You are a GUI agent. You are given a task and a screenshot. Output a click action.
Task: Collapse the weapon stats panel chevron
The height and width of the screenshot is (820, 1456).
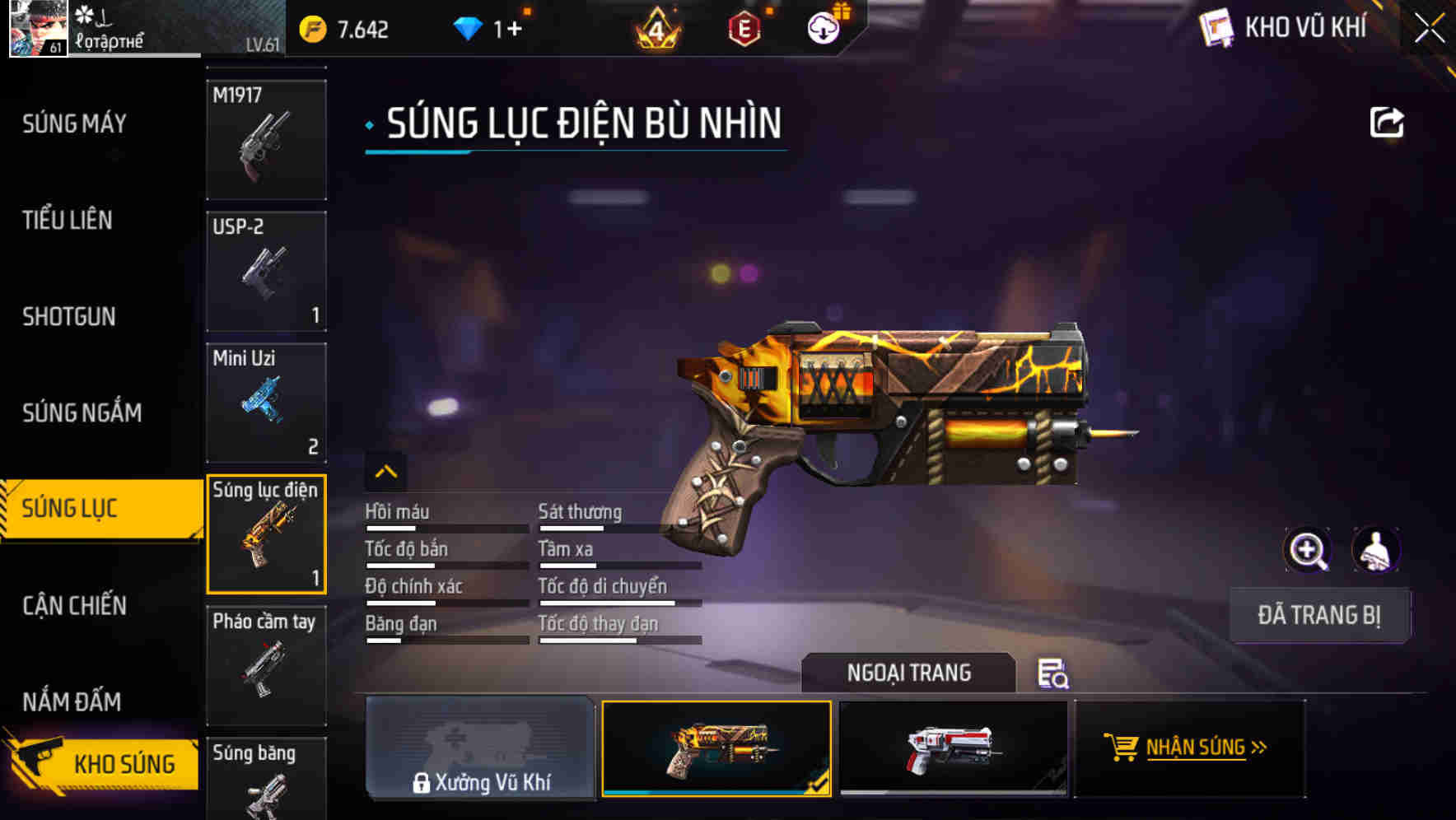click(x=385, y=473)
